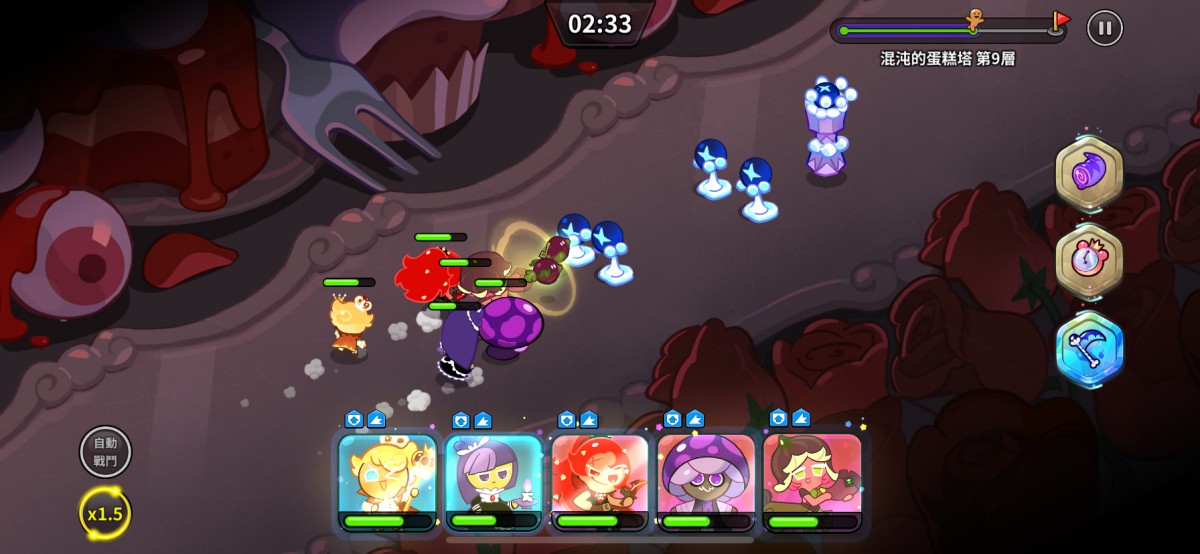Viewport: 1200px width, 554px height.
Task: Use the glowing blue scythe treasure skill
Action: click(1089, 349)
